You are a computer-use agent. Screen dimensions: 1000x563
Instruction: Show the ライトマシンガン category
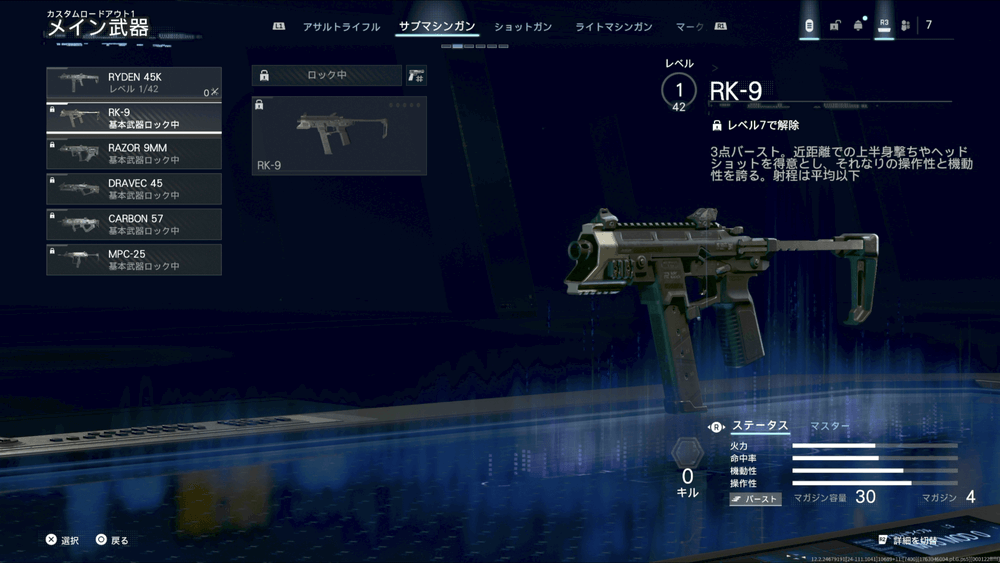pos(613,27)
